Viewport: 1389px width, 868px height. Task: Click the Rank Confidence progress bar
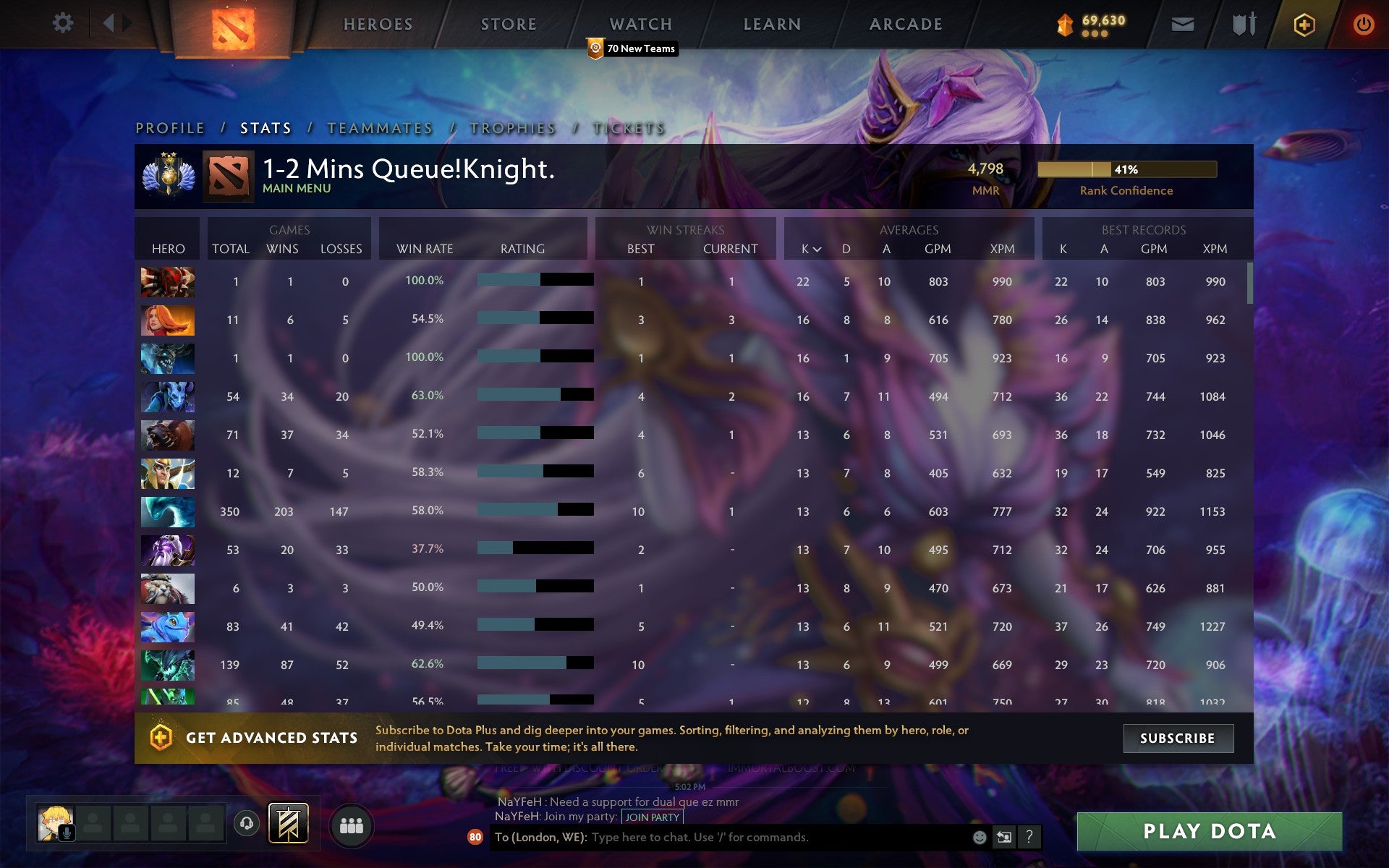coord(1126,170)
